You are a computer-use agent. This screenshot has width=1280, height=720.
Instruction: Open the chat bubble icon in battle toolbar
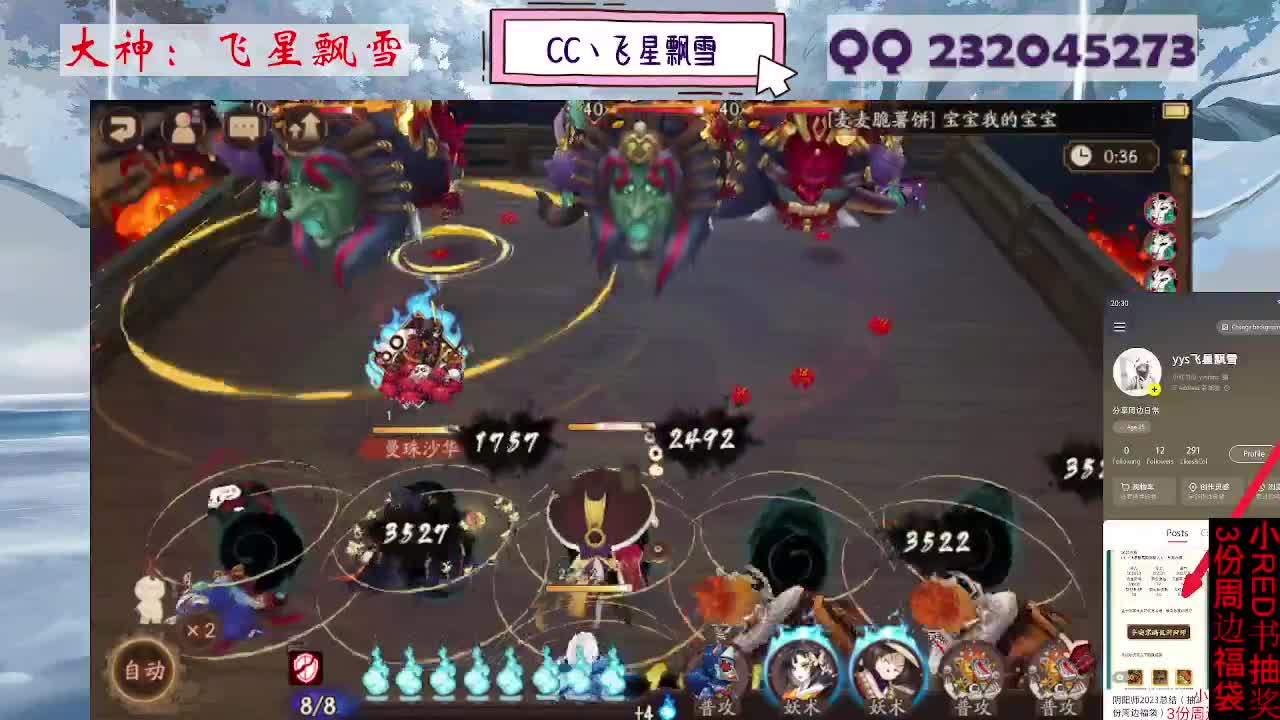click(243, 124)
